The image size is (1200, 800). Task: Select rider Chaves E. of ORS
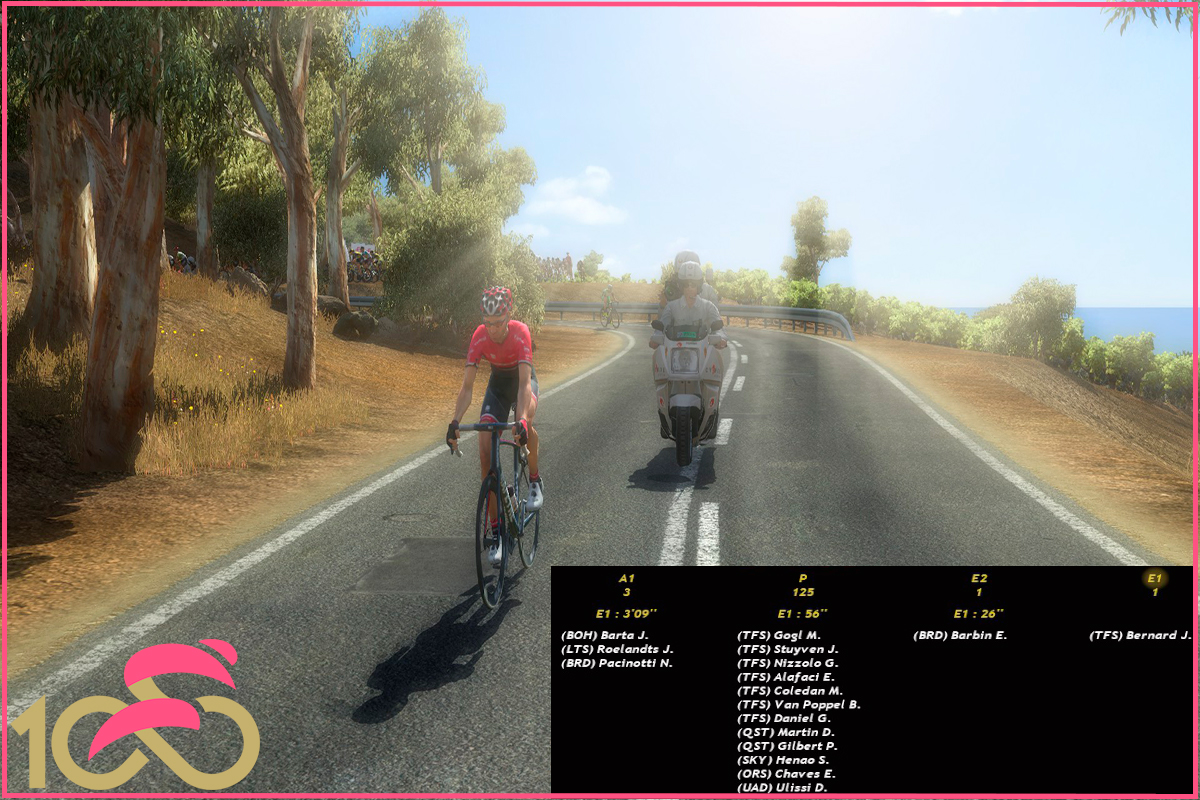786,774
